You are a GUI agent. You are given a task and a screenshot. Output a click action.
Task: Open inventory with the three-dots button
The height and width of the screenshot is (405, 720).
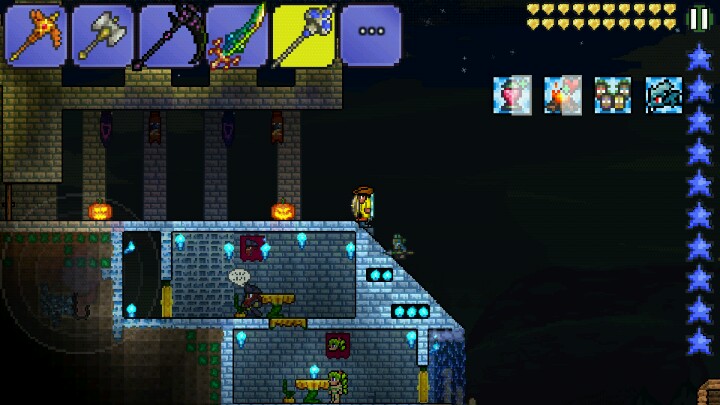point(370,35)
